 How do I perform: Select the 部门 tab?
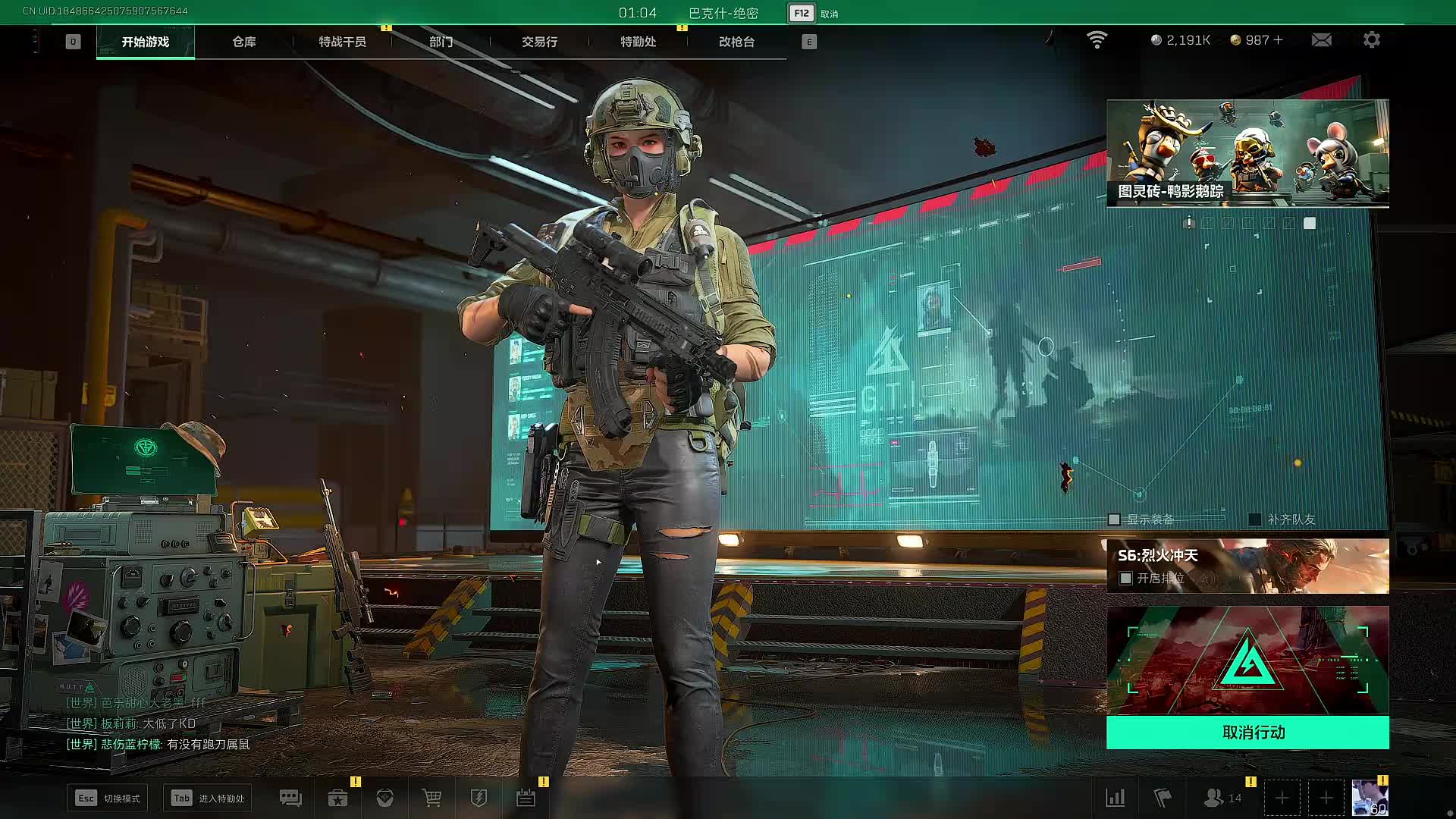pos(441,42)
